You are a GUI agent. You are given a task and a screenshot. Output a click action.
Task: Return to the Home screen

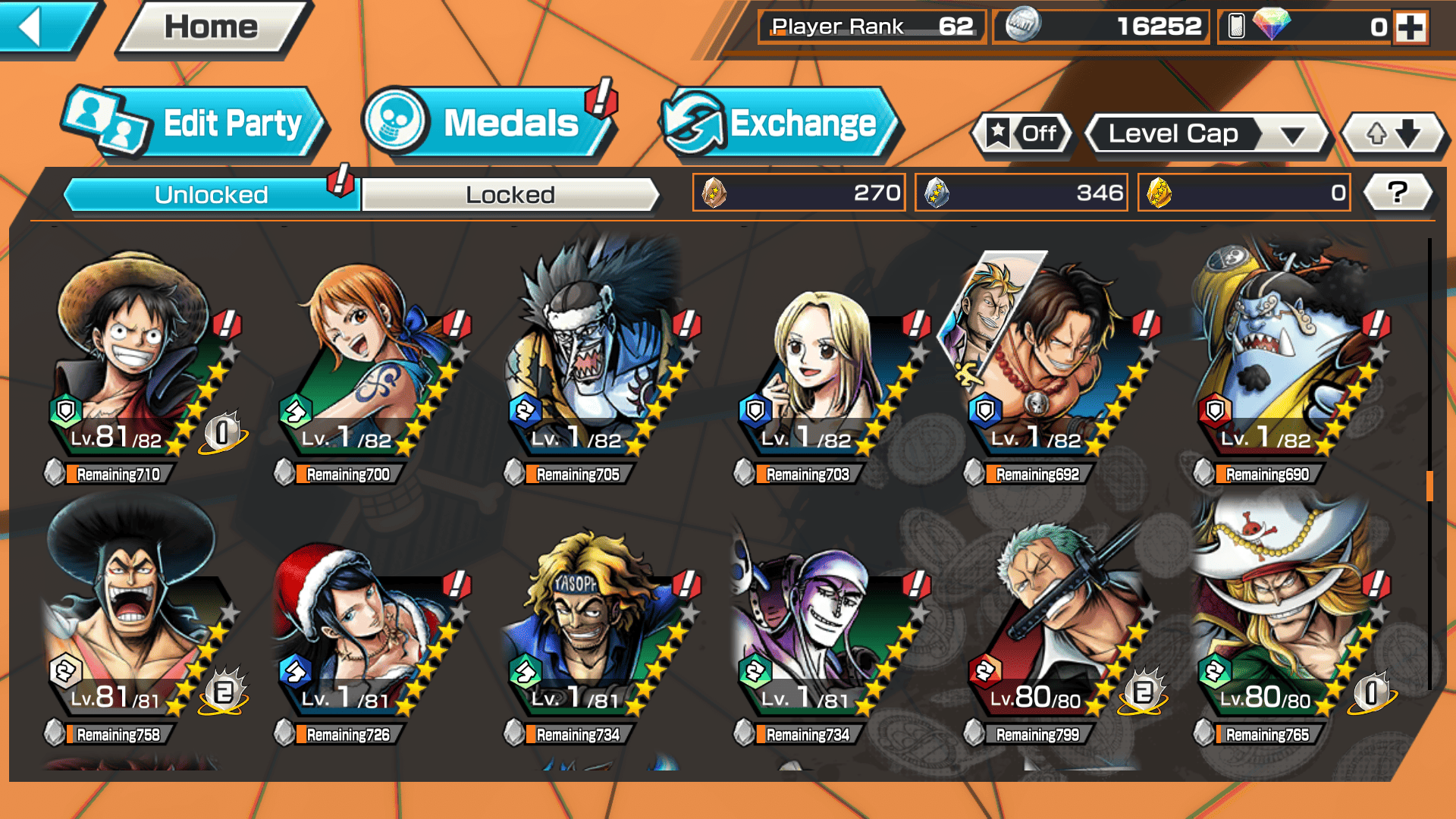[212, 28]
